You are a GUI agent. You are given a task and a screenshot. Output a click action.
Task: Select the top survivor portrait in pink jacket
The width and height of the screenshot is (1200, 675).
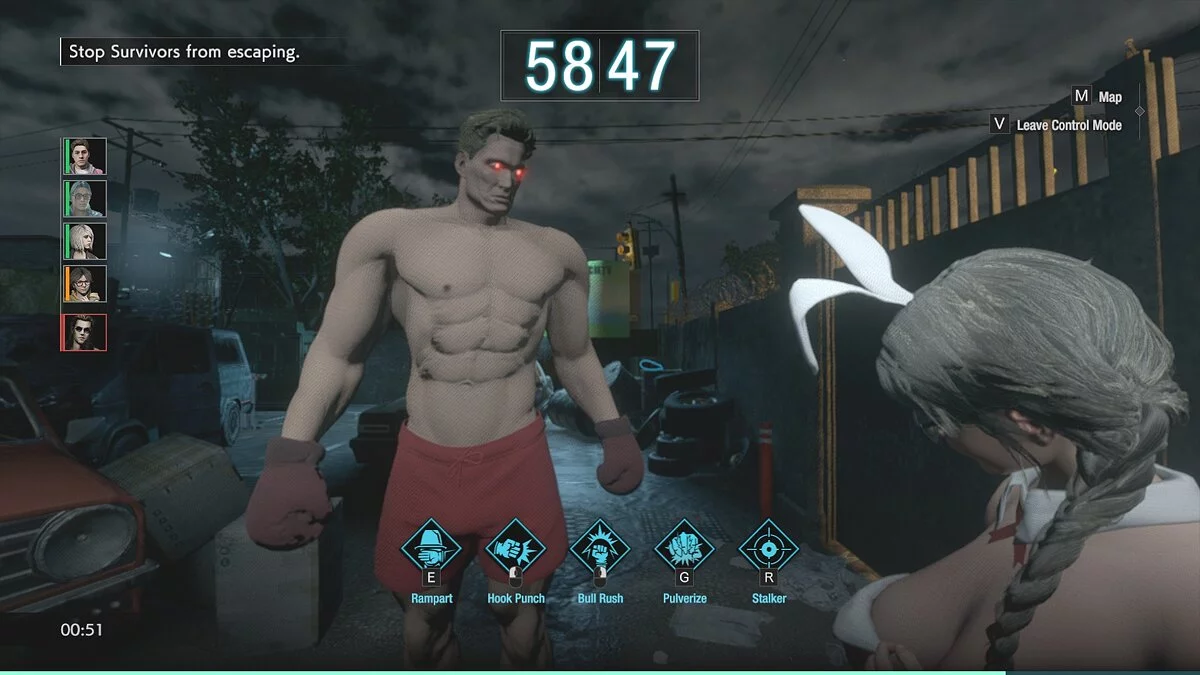[85, 156]
